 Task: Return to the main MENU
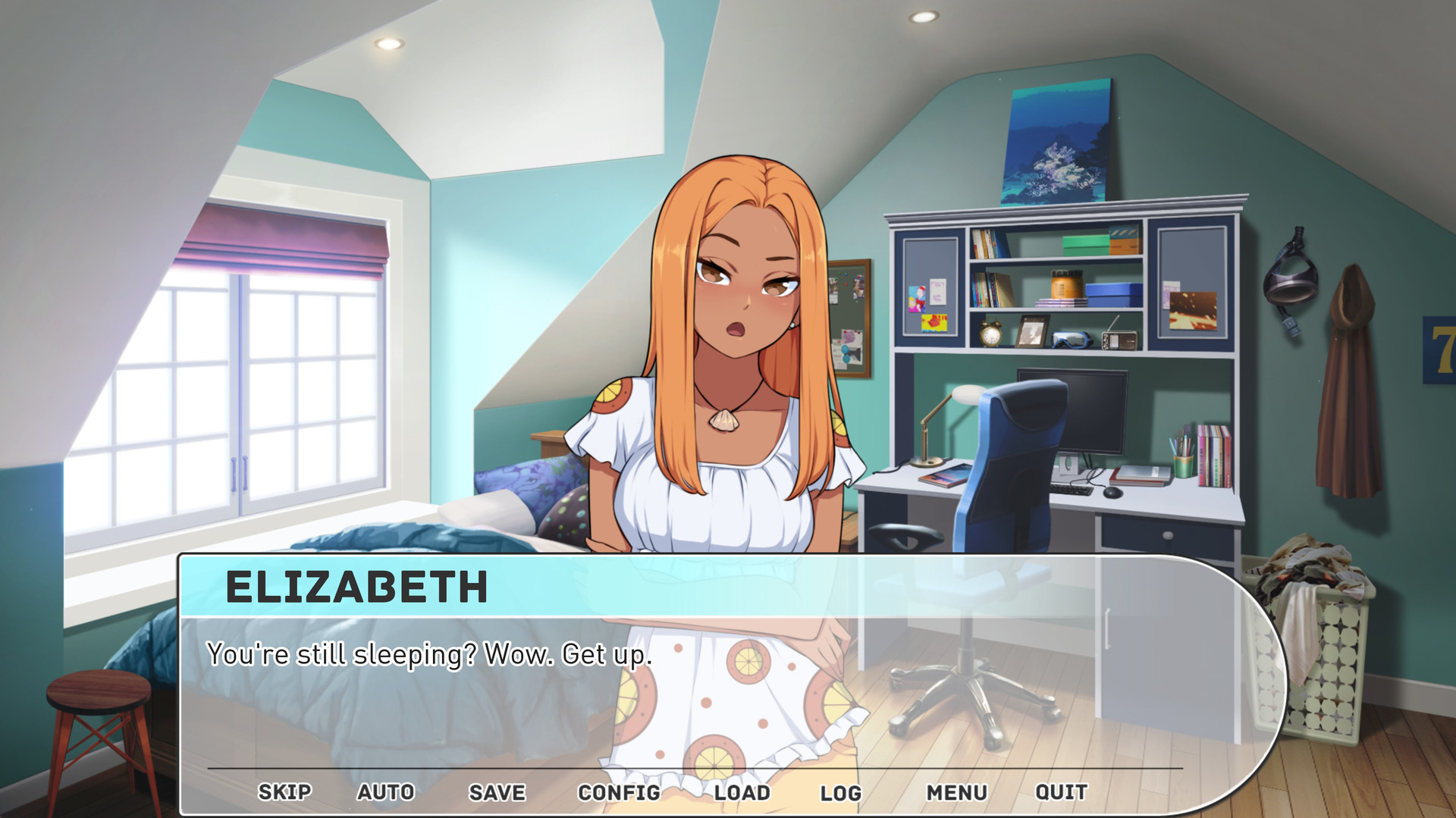point(958,792)
